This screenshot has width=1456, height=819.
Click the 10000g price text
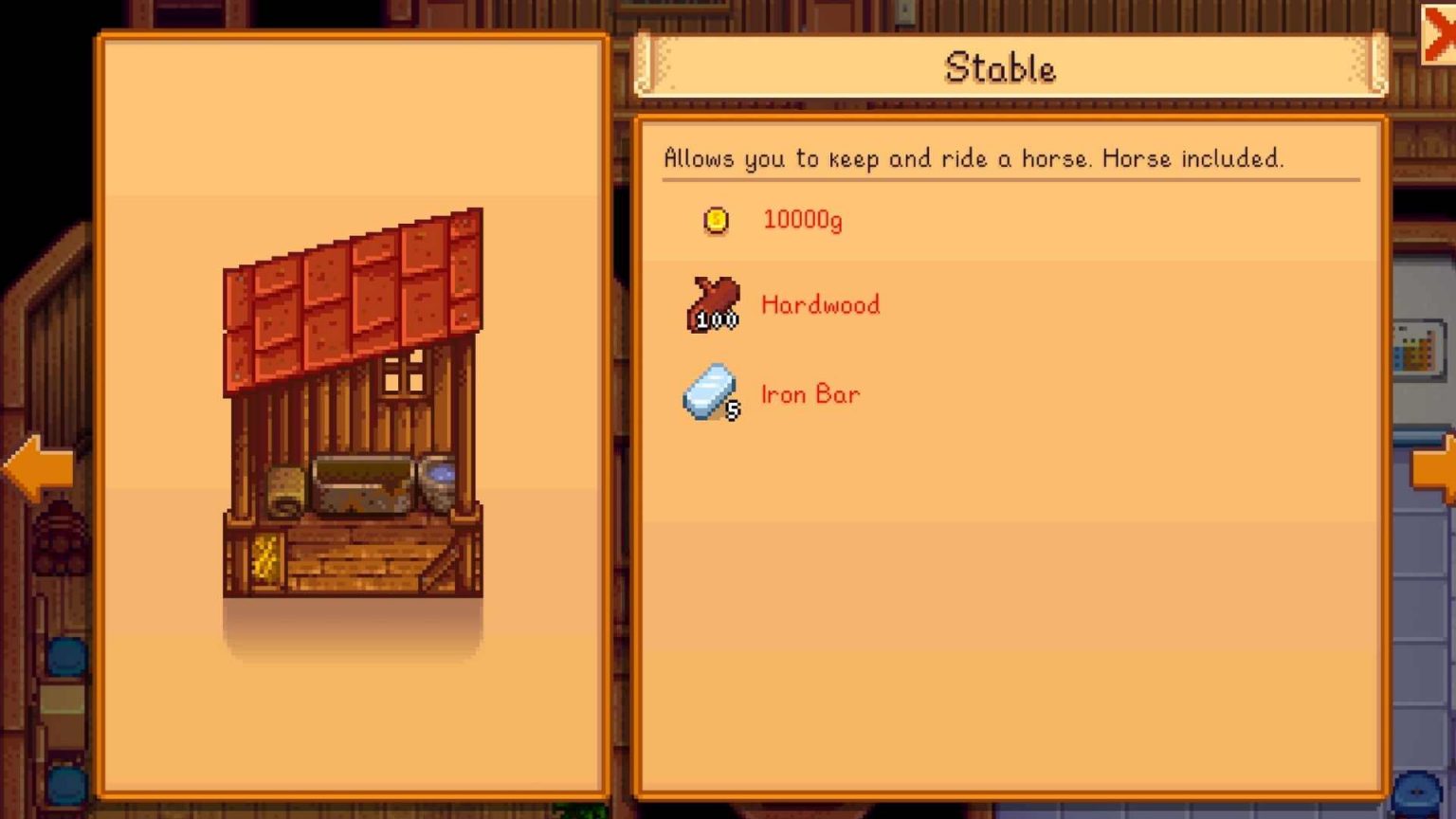tap(802, 219)
